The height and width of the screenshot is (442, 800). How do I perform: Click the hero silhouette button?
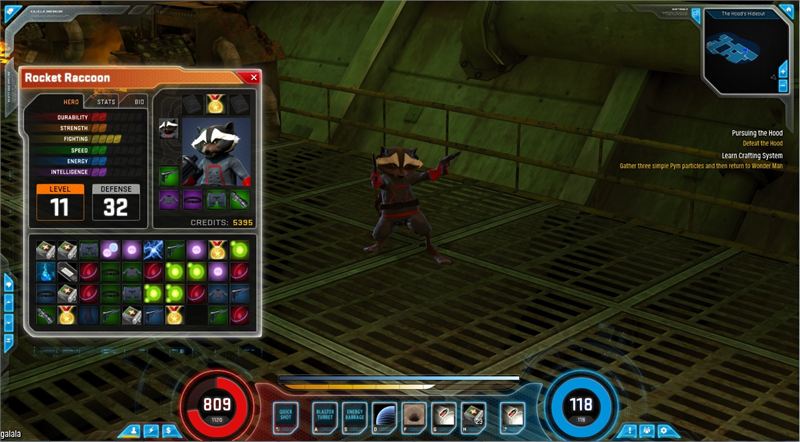tap(135, 430)
